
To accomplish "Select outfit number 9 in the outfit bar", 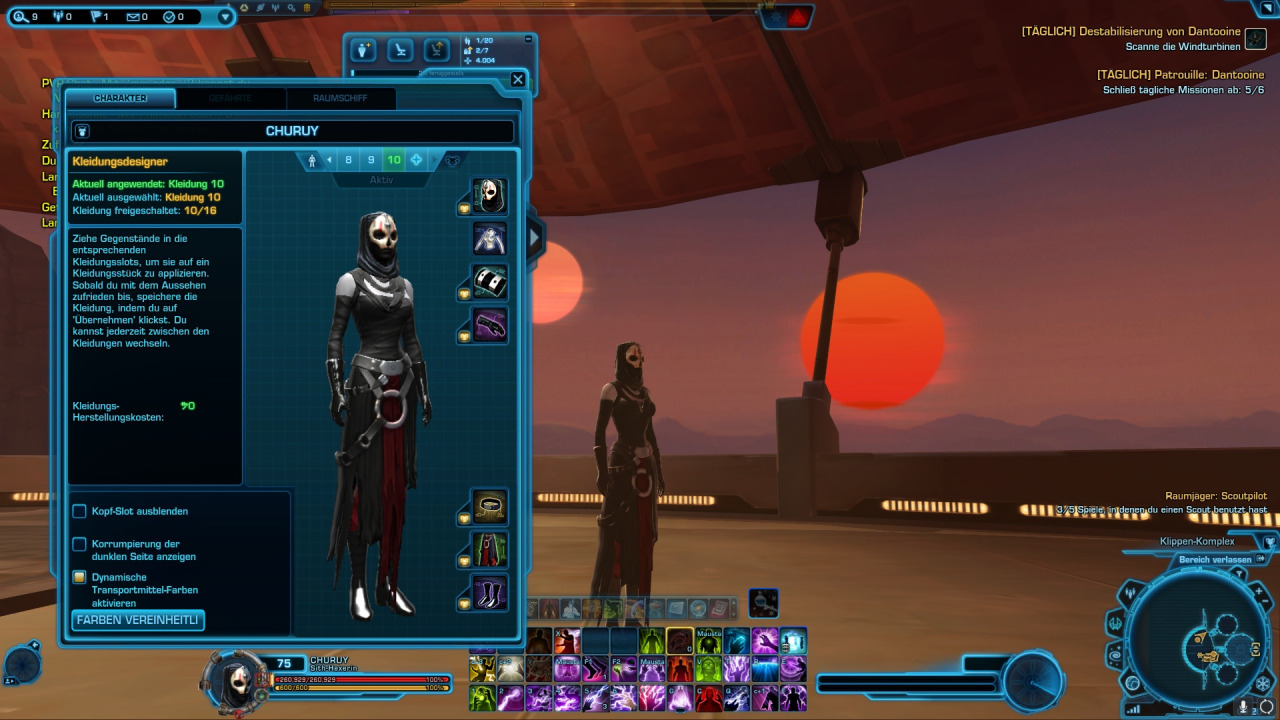I will click(x=371, y=160).
